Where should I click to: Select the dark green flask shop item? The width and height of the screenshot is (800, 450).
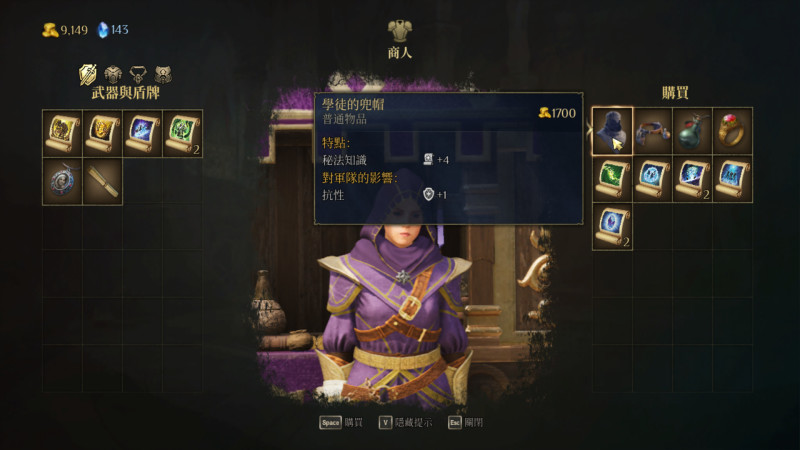coord(692,130)
